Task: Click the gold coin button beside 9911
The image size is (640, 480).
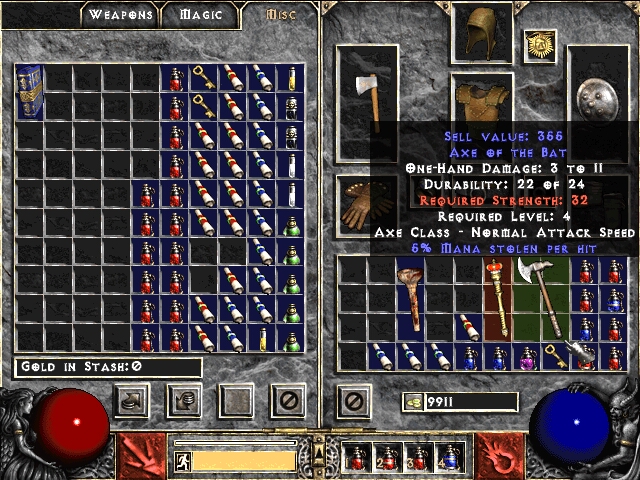Action: click(412, 402)
